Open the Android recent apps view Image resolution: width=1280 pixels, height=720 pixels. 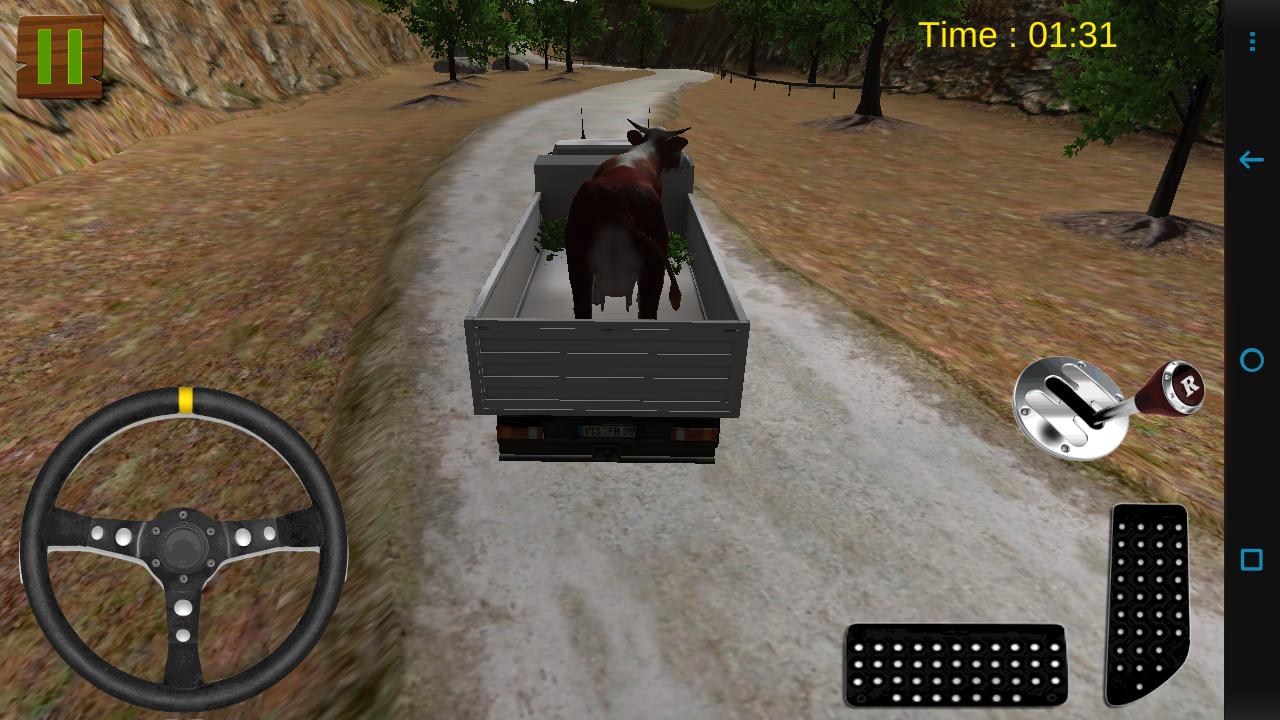point(1251,561)
